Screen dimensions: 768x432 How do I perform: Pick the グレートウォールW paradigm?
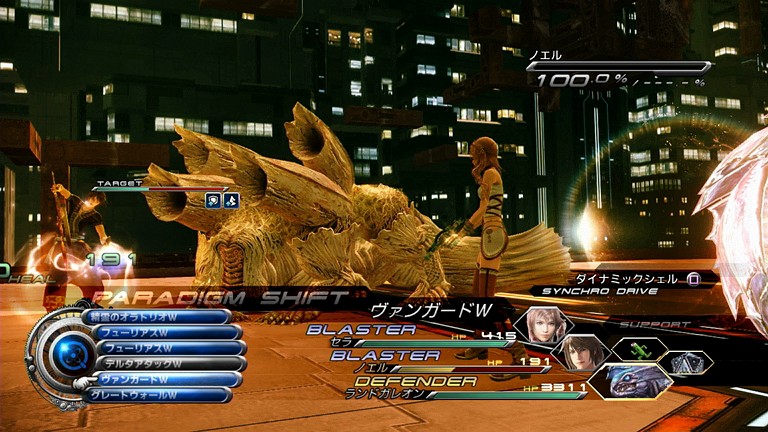[160, 395]
